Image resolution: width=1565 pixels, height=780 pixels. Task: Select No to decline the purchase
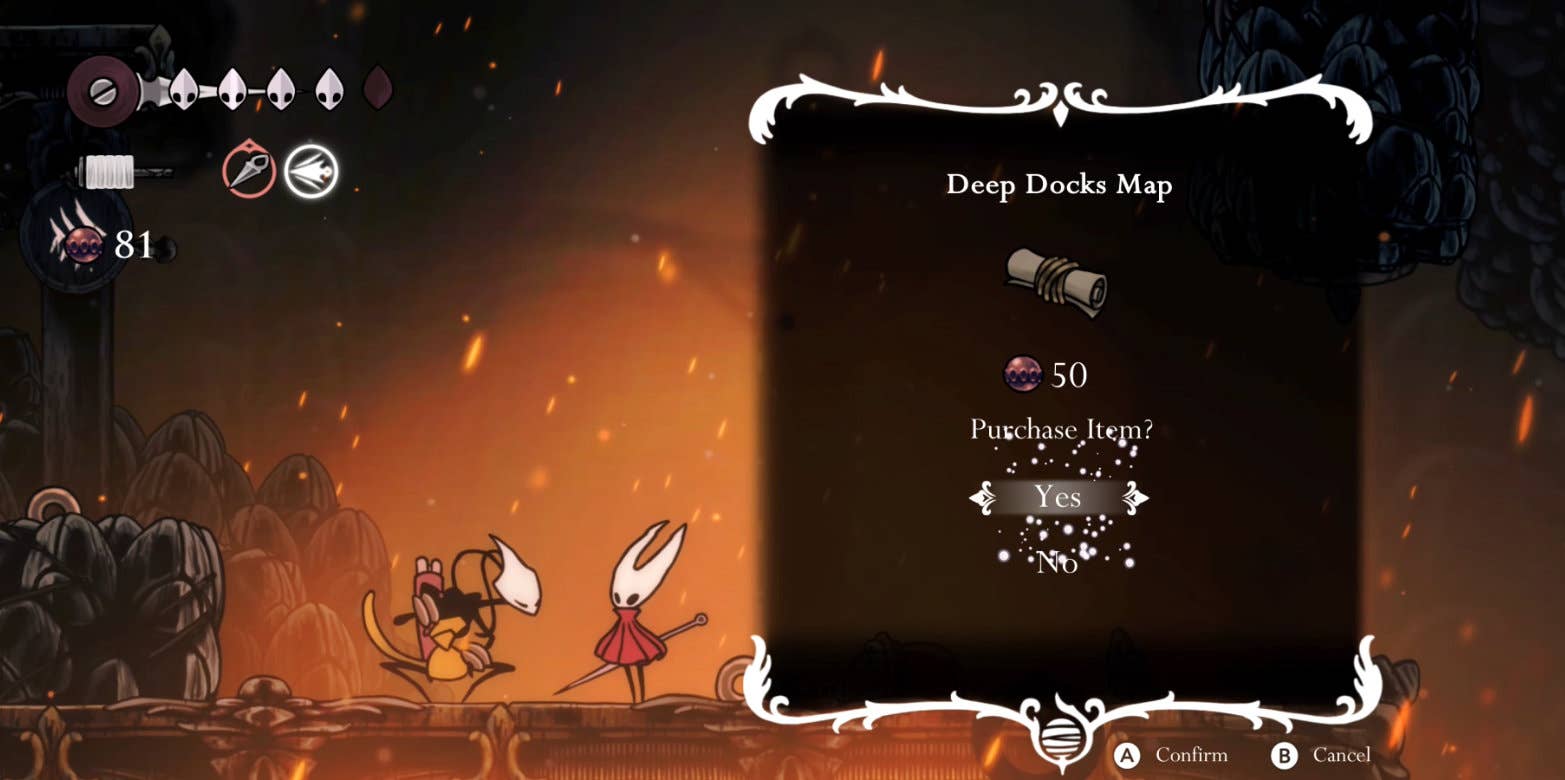coord(1057,562)
